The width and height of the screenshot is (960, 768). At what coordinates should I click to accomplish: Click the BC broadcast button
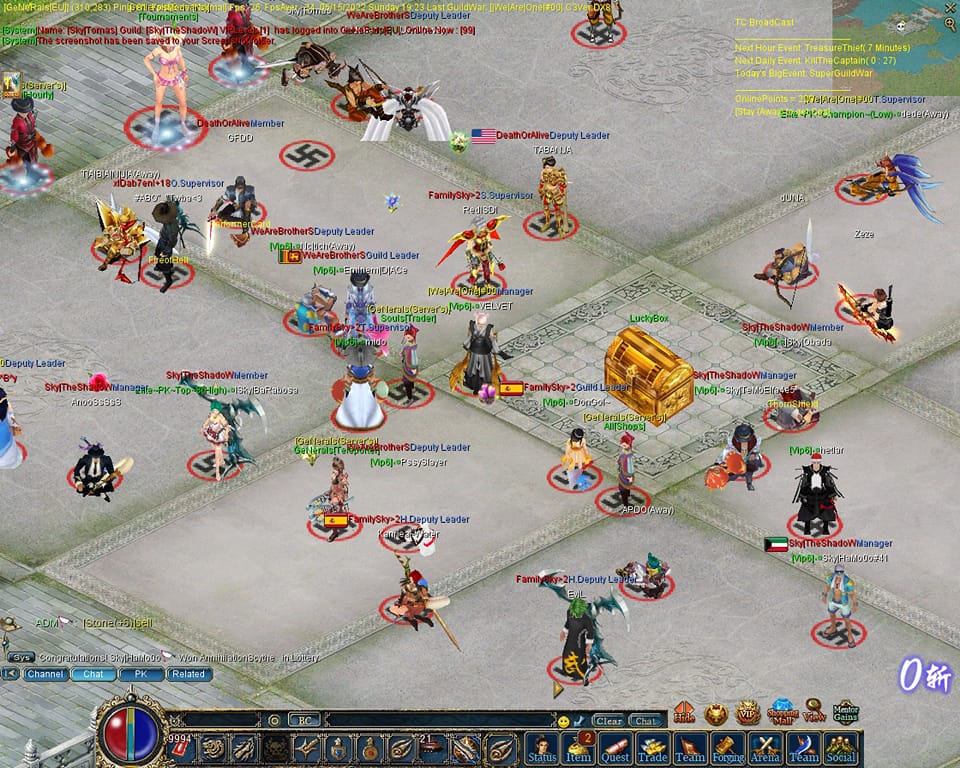click(304, 720)
